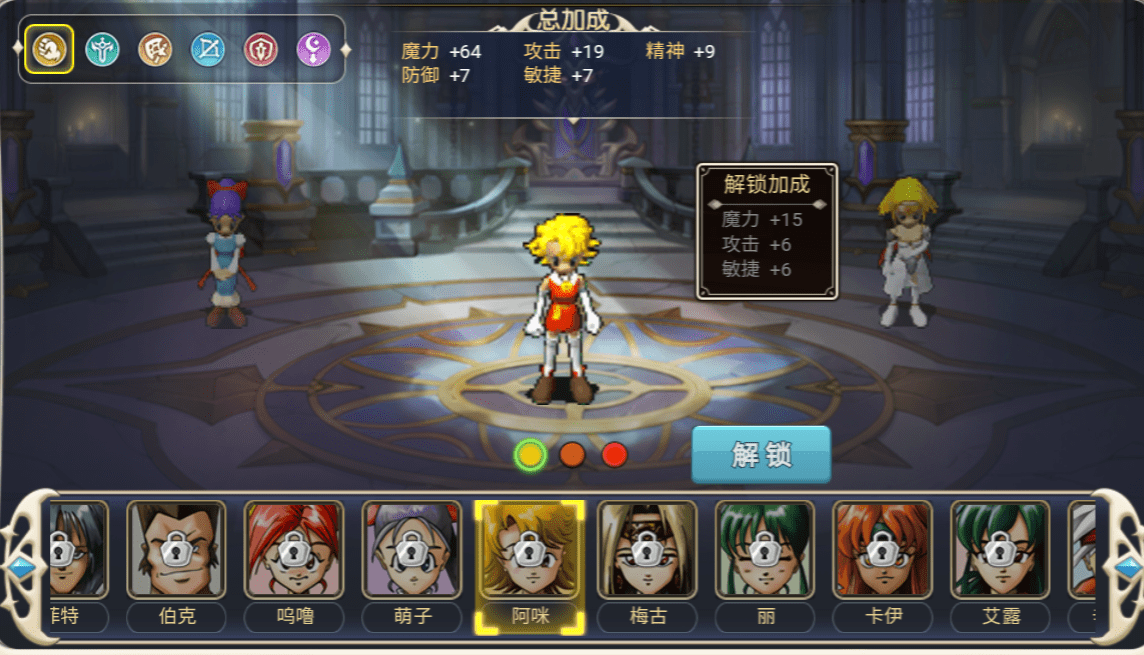Switch to the purple crescent moon class
Viewport: 1144px width, 655px height.
[x=314, y=49]
